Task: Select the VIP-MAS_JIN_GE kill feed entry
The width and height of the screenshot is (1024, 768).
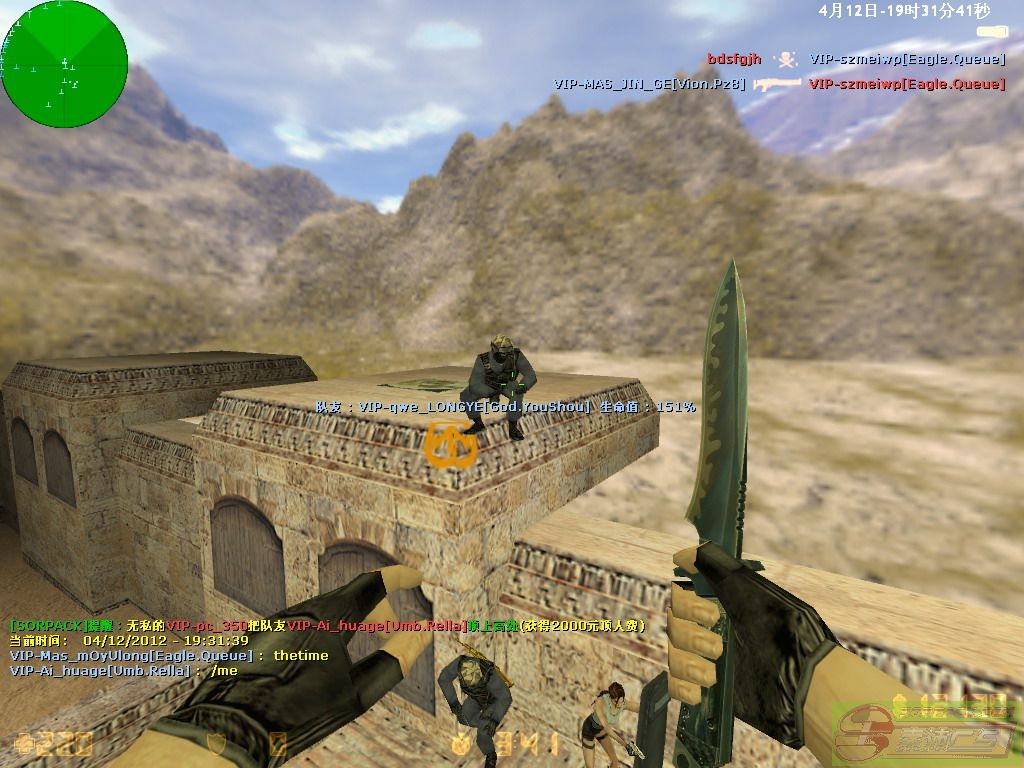Action: pyautogui.click(x=650, y=85)
